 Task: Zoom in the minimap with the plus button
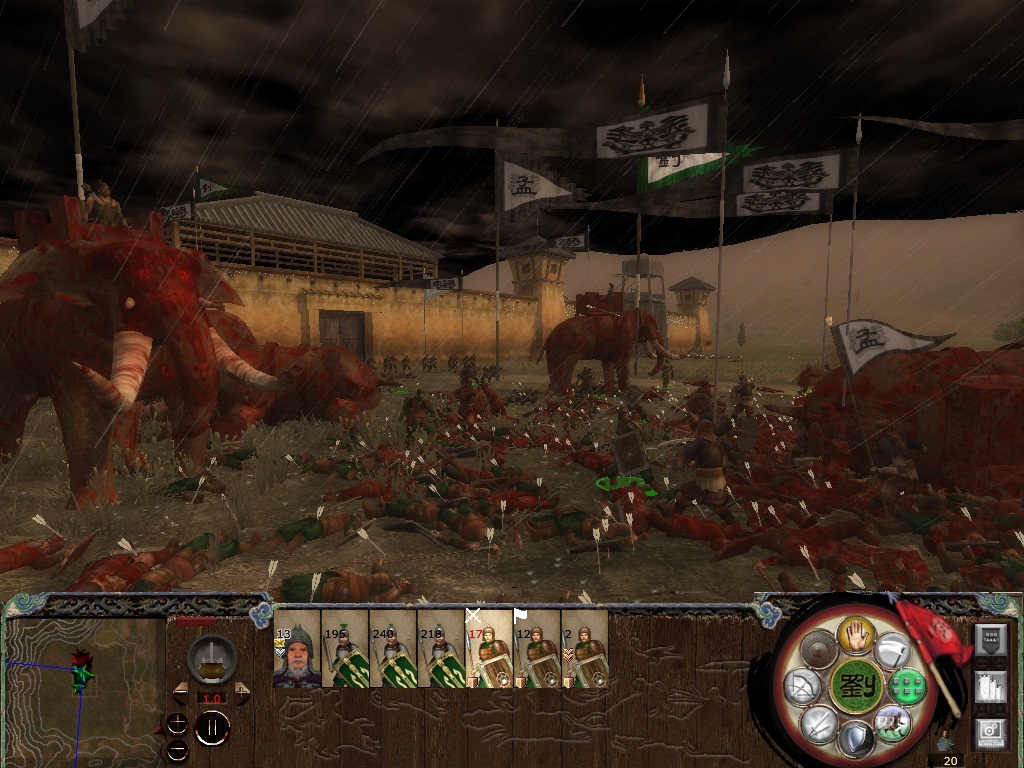coord(177,722)
